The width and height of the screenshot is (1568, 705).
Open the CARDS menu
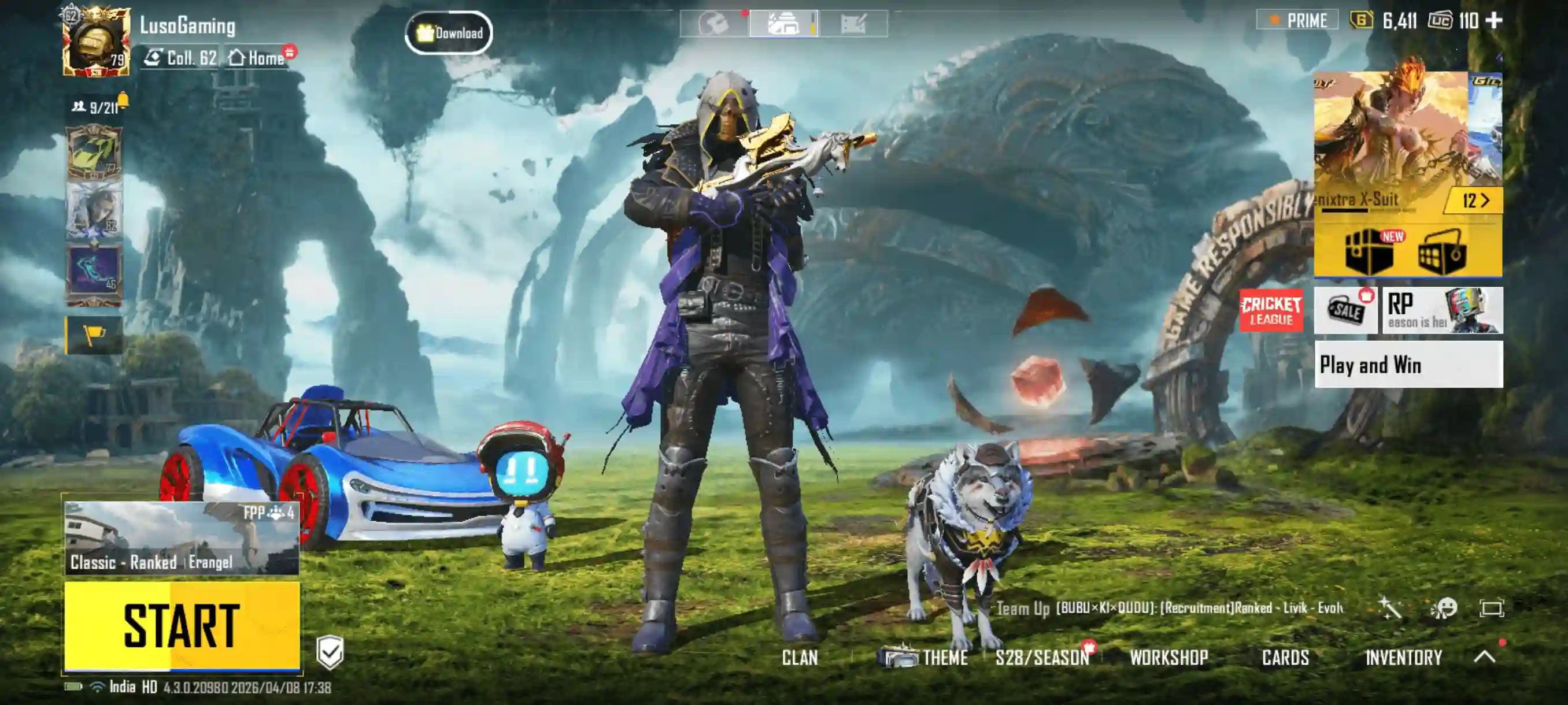1285,658
